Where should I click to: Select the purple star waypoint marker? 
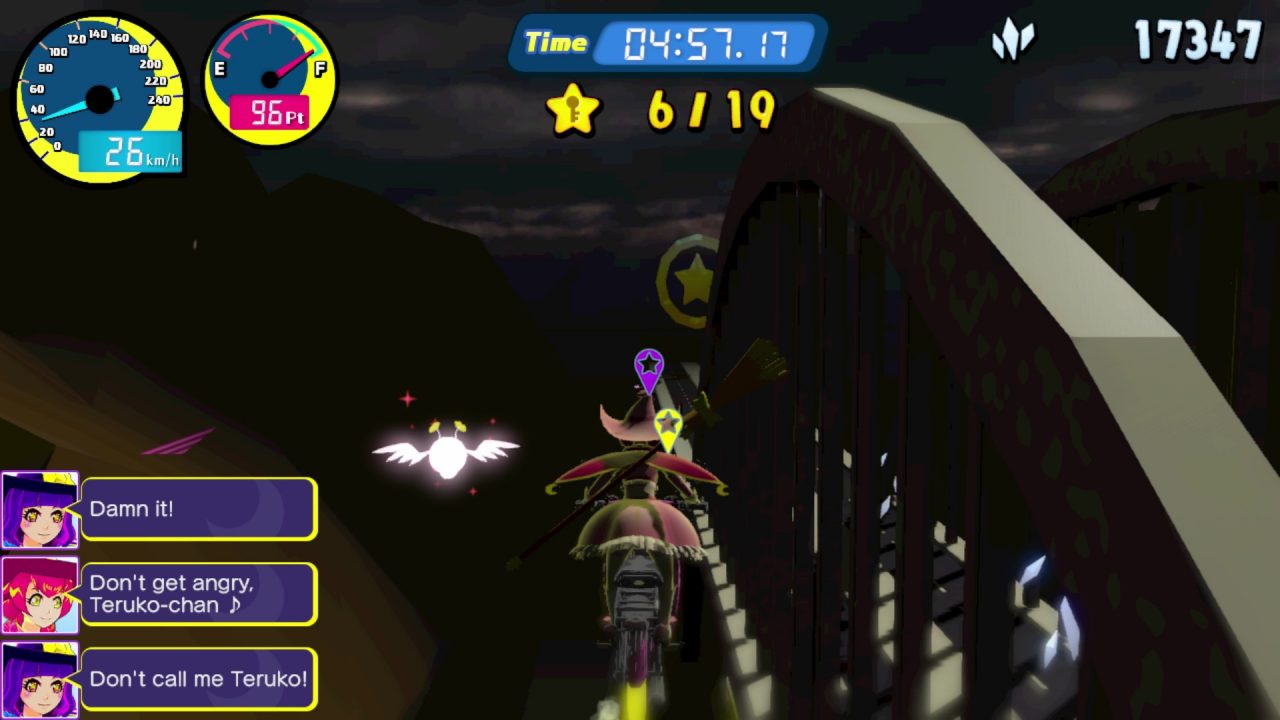point(649,368)
